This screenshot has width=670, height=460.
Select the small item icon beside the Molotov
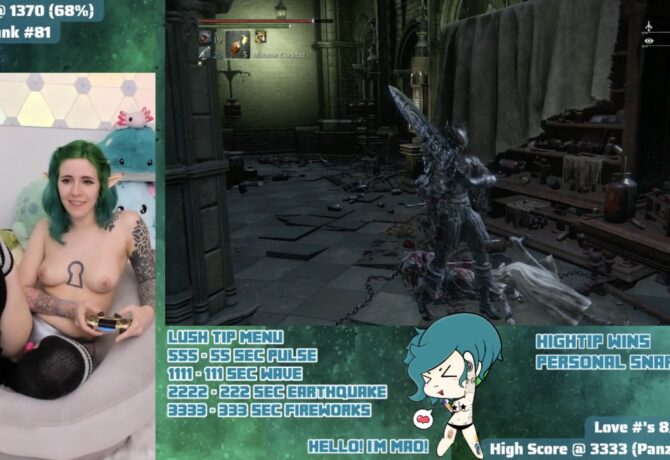pyautogui.click(x=260, y=37)
